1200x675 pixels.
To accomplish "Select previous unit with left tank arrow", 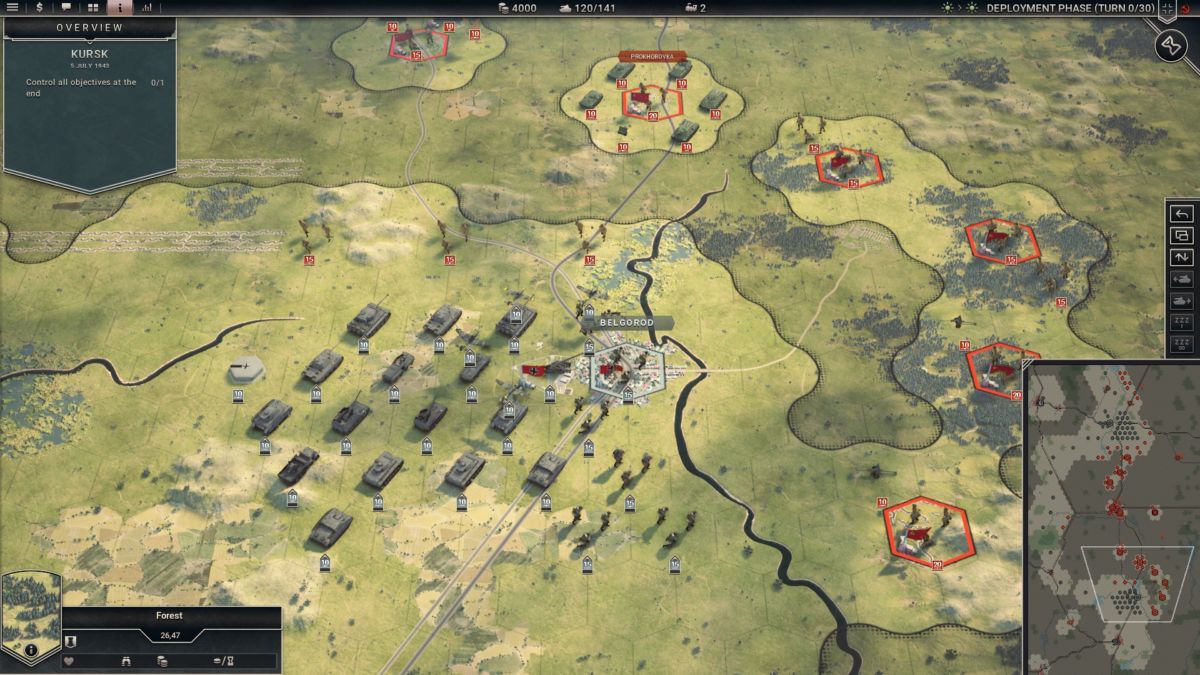I will [1181, 280].
